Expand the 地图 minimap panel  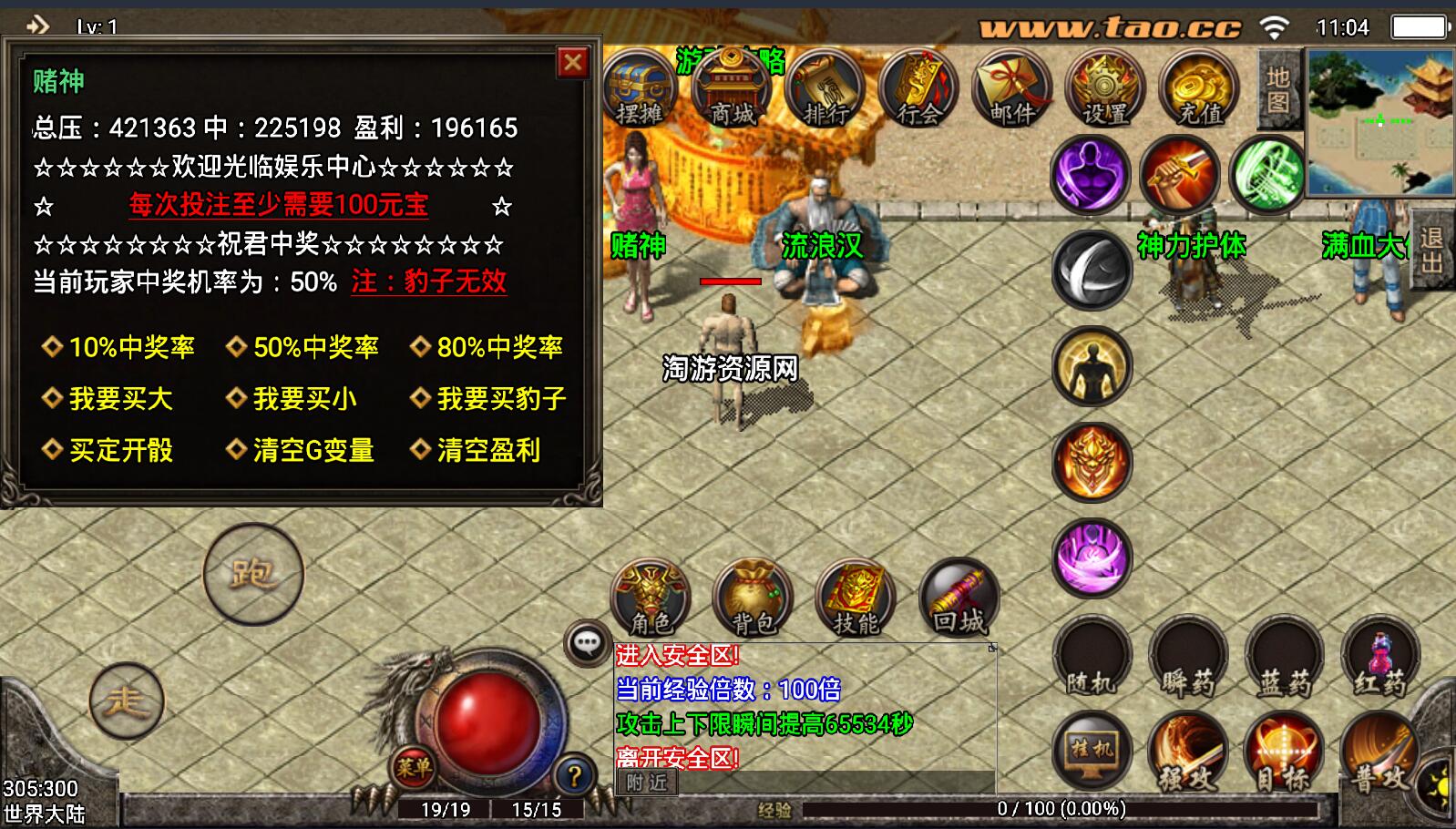point(1279,88)
